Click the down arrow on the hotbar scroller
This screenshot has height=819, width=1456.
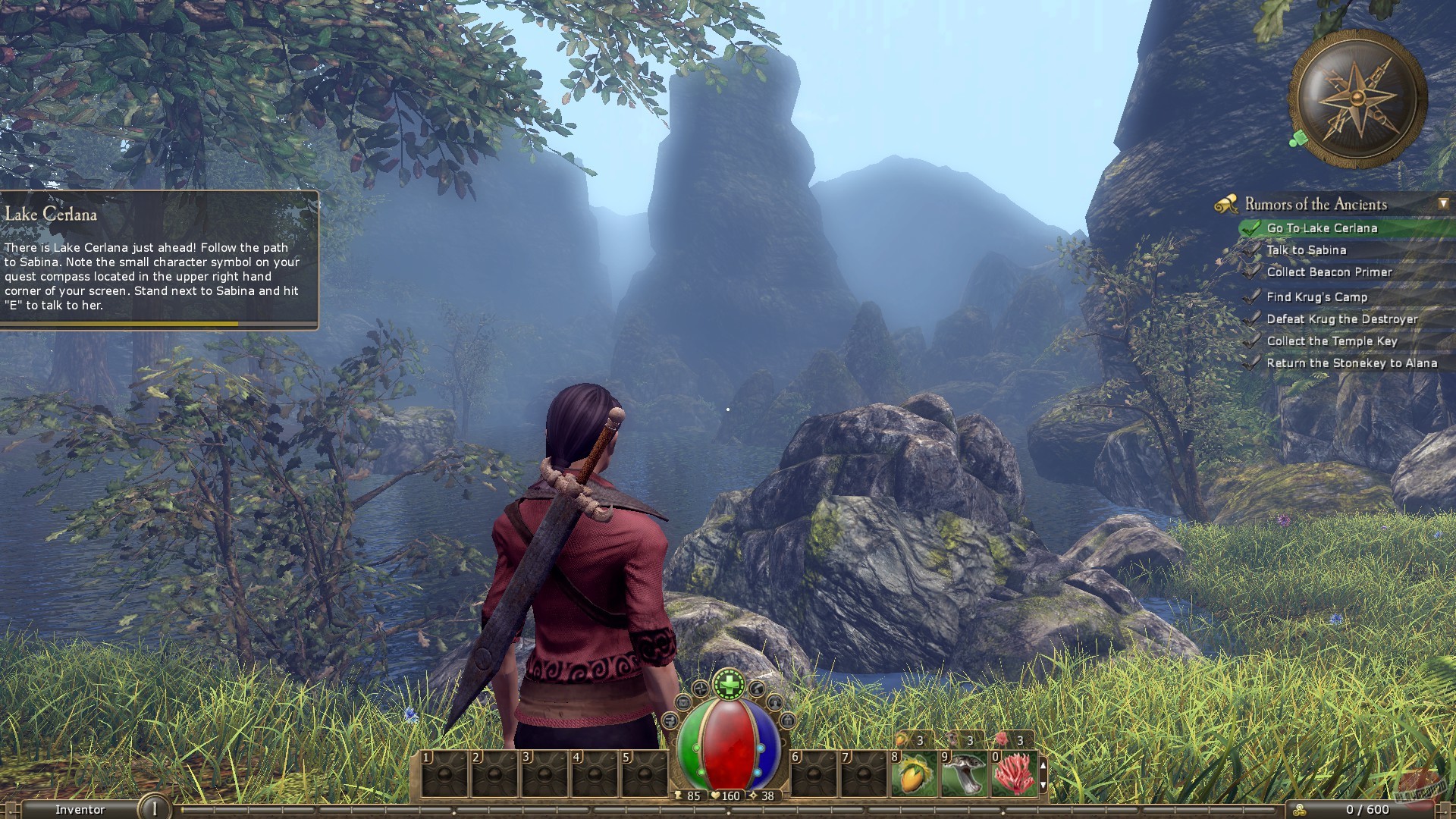point(1043,786)
